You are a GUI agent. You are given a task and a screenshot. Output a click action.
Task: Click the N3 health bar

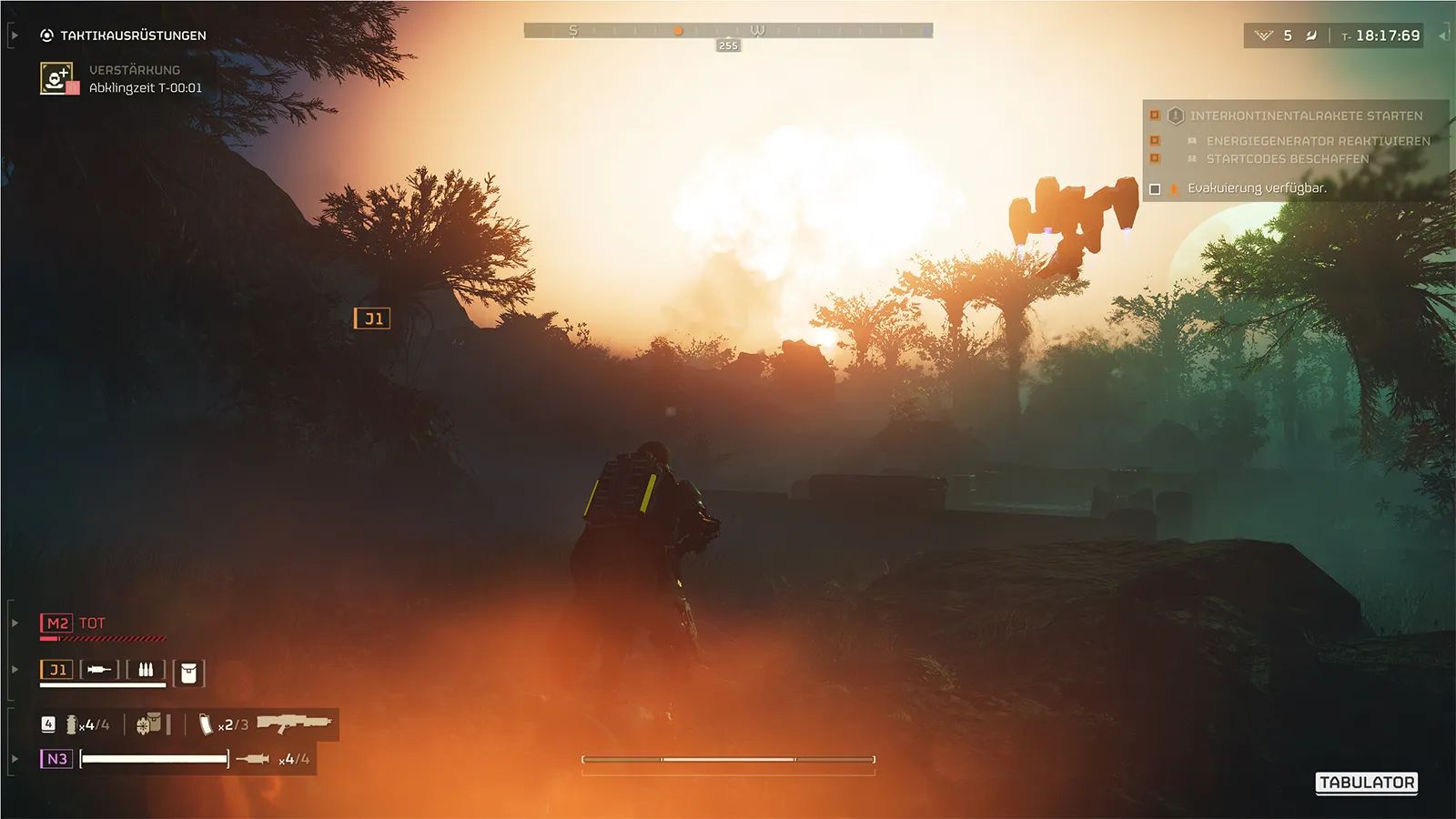(155, 759)
